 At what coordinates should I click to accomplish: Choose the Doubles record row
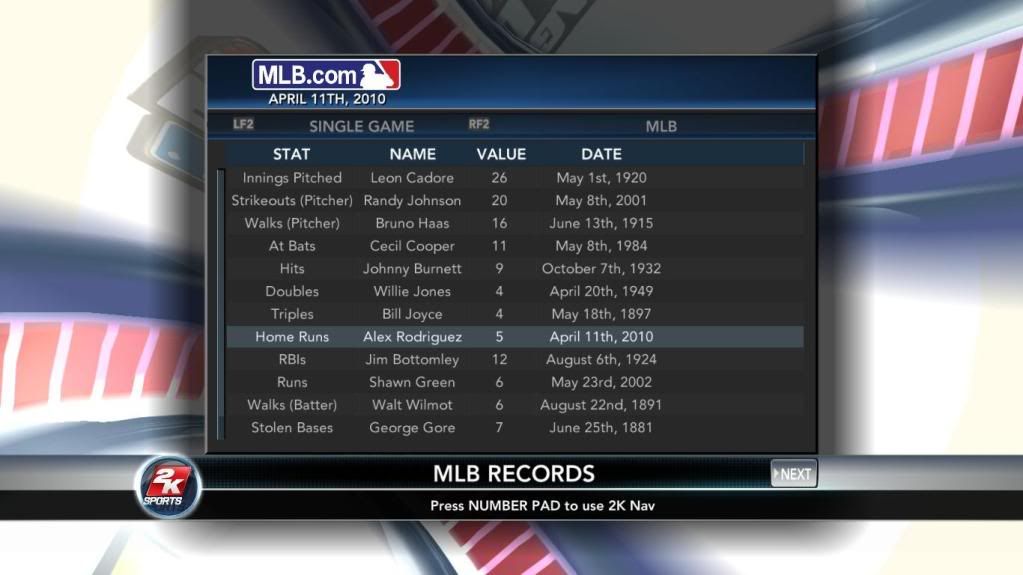[514, 292]
